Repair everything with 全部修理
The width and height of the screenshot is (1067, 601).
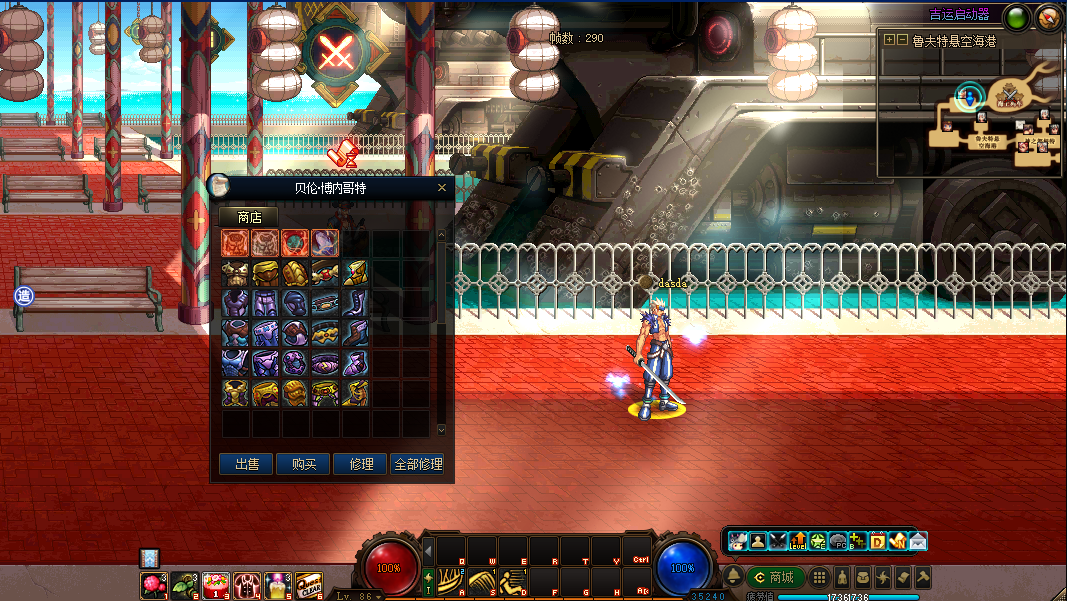tap(417, 464)
